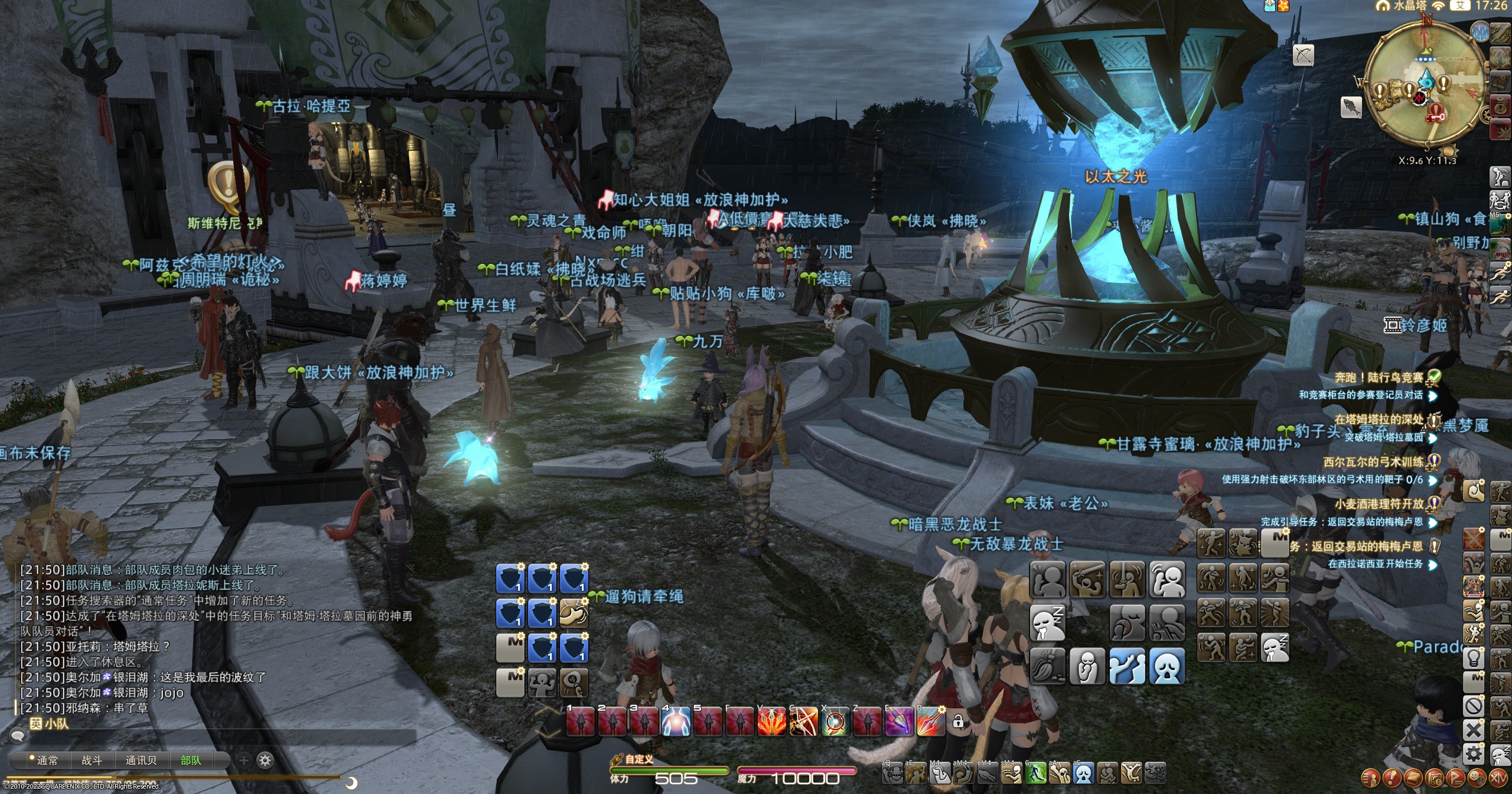Select the green 部队 chat tab
The width and height of the screenshot is (1512, 794).
[x=191, y=761]
